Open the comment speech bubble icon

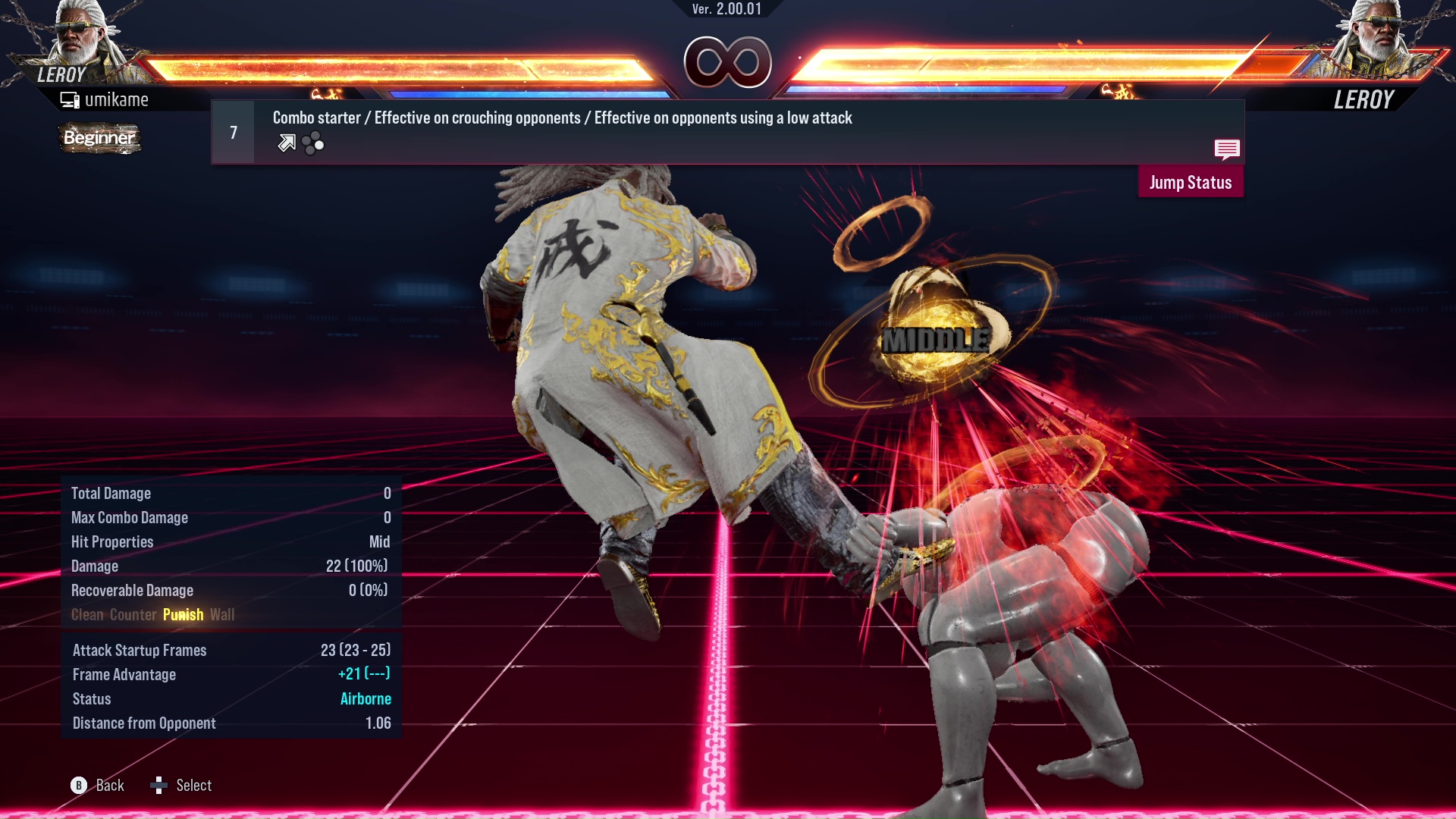coord(1228,150)
